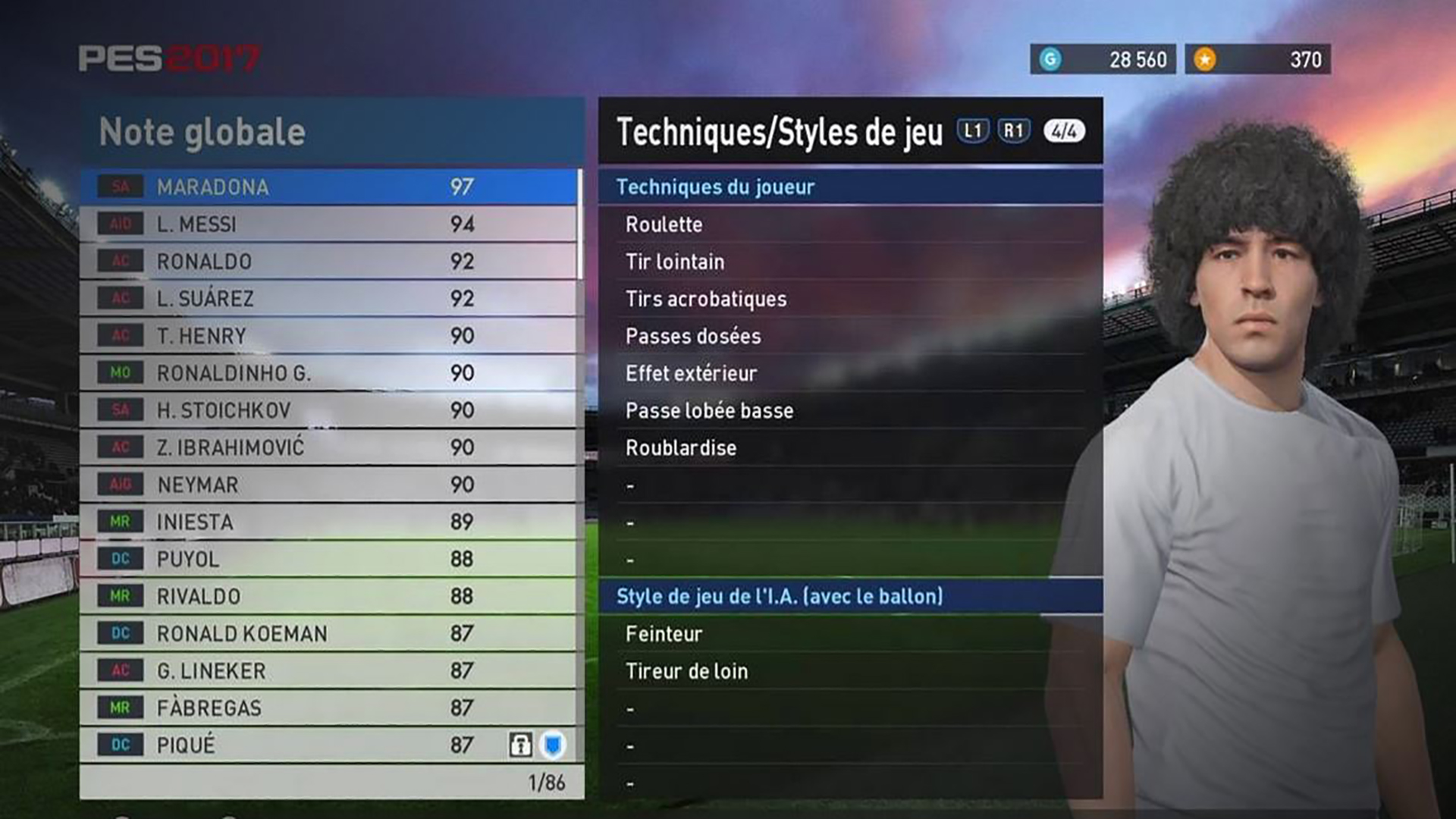This screenshot has width=1456, height=819.
Task: Select the Feinteur playing style entry
Action: coord(664,634)
